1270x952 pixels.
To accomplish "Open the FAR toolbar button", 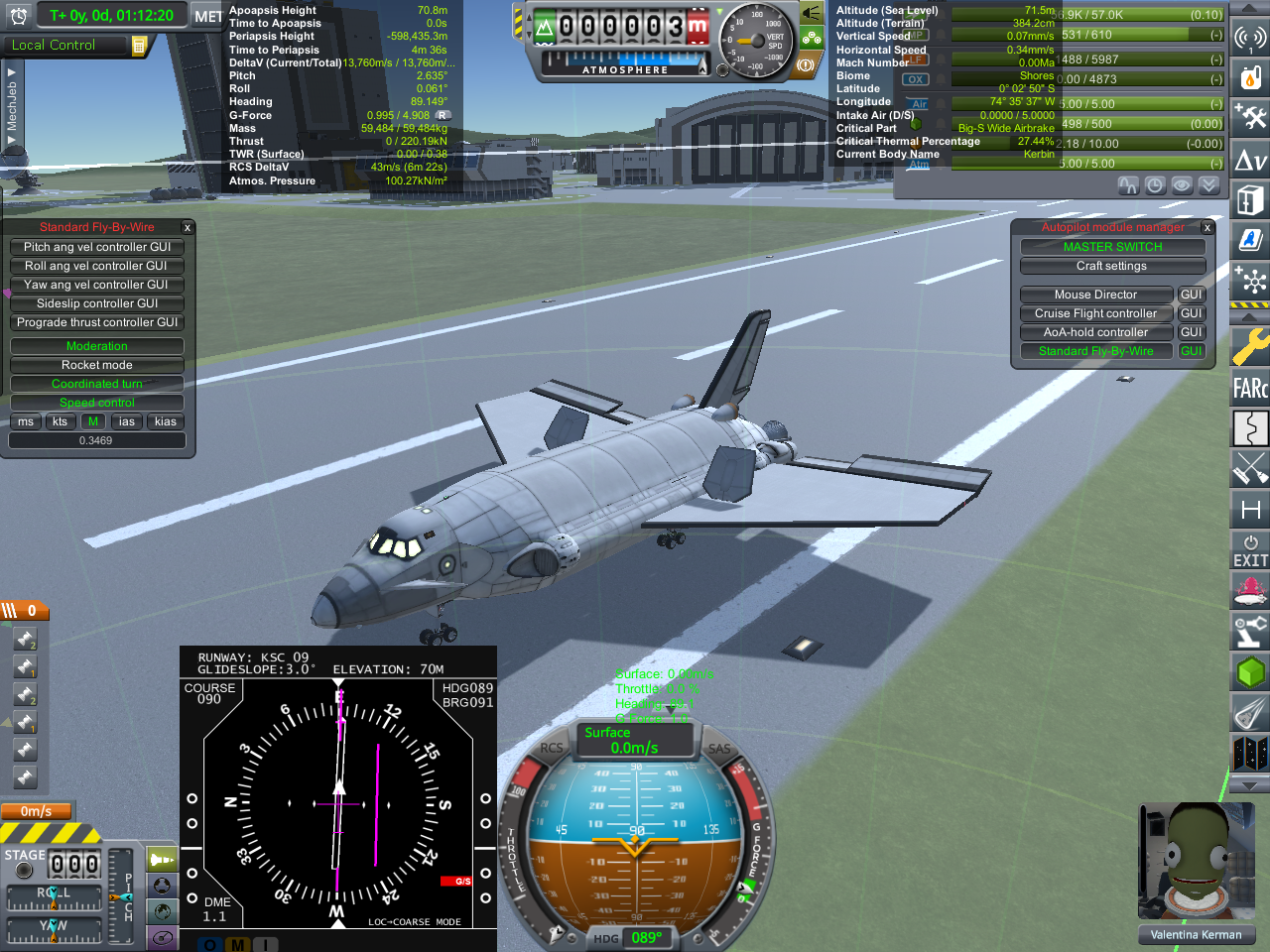I will 1250,388.
